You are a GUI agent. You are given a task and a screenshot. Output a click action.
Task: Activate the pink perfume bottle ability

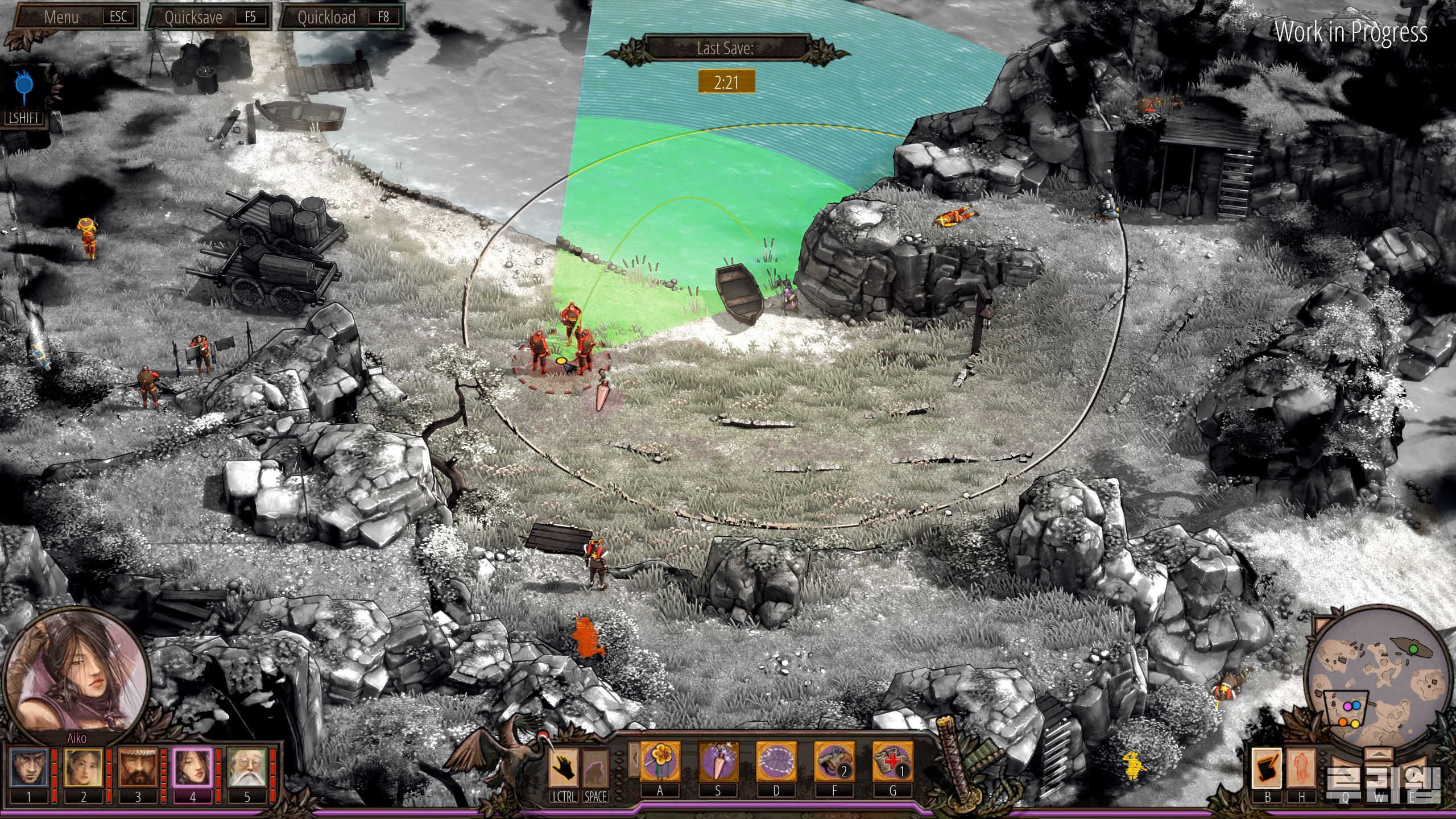[718, 762]
